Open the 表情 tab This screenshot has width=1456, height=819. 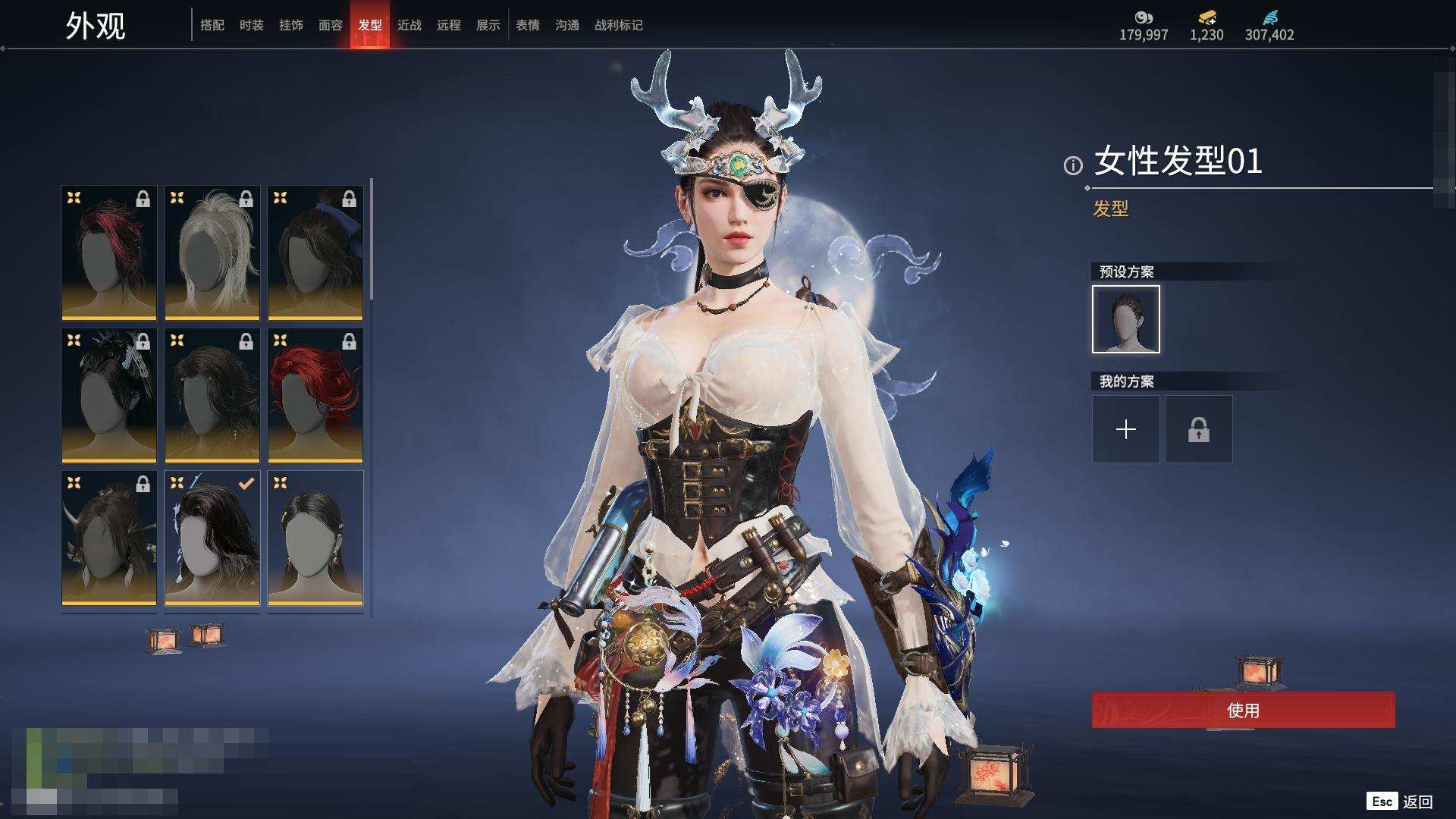[527, 25]
